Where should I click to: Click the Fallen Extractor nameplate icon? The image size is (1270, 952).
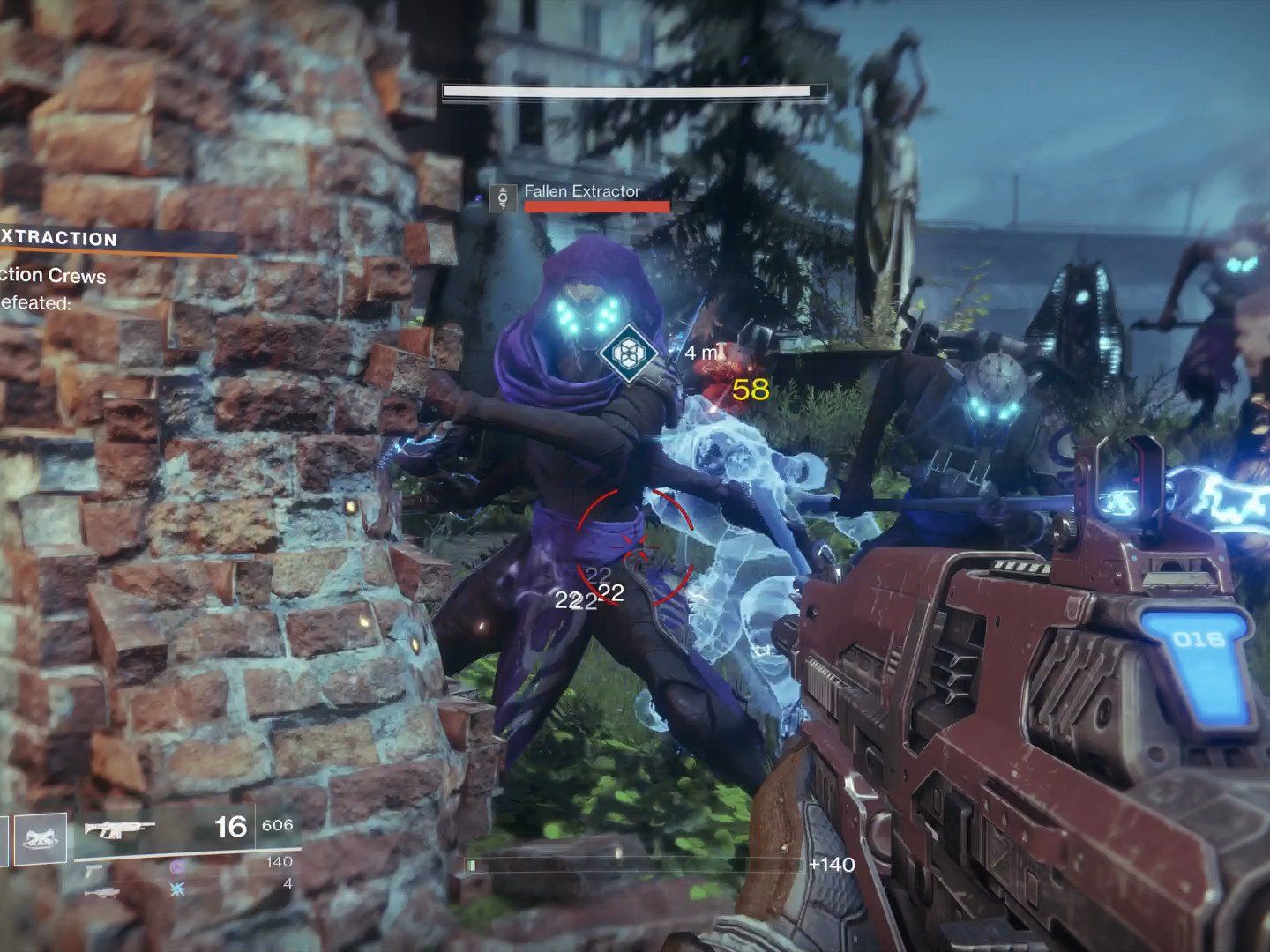click(x=504, y=198)
